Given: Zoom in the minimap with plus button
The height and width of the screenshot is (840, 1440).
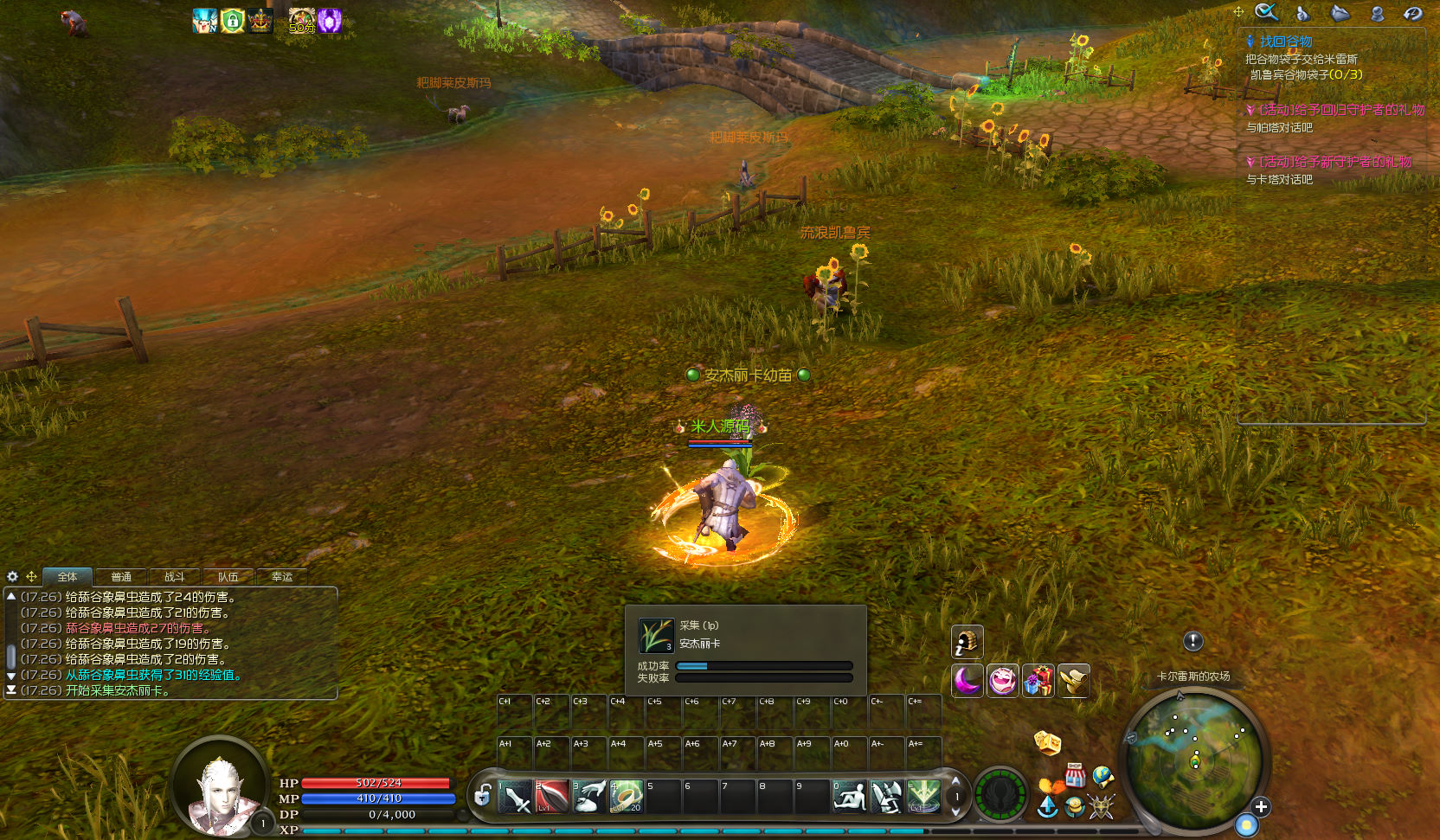Looking at the screenshot, I should coord(1261,807).
